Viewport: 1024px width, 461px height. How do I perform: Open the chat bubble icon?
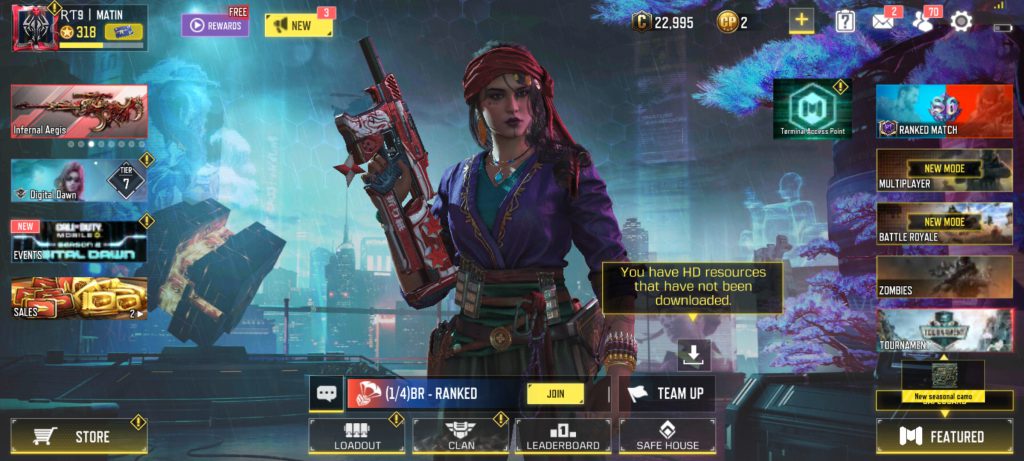[x=327, y=394]
